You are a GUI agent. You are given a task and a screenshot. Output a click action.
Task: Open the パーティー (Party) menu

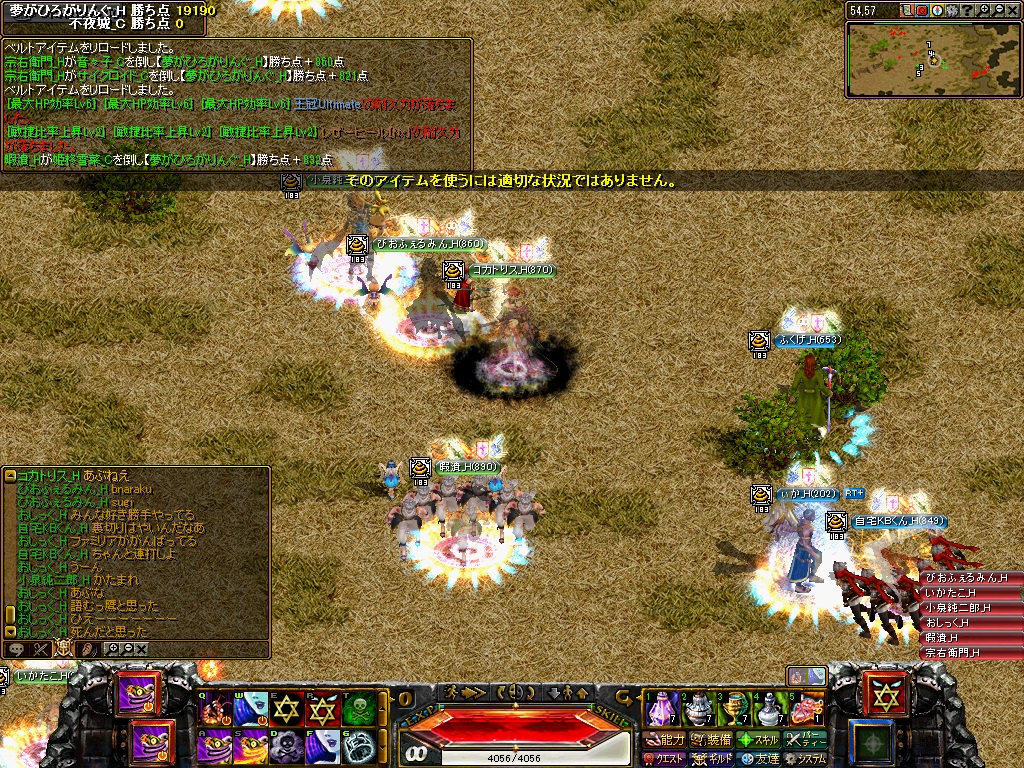[x=806, y=740]
